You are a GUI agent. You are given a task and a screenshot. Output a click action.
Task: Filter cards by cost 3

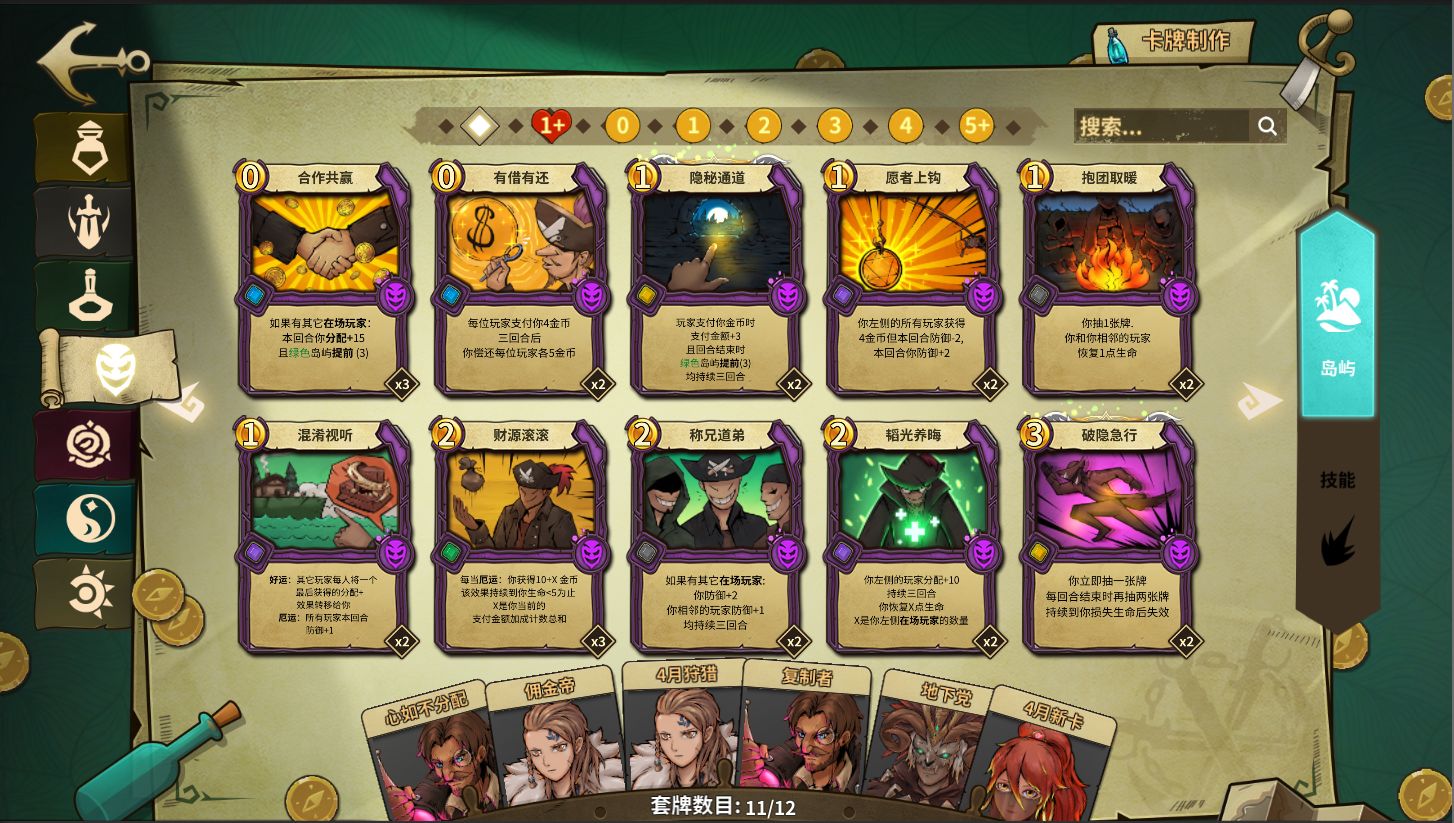click(834, 126)
